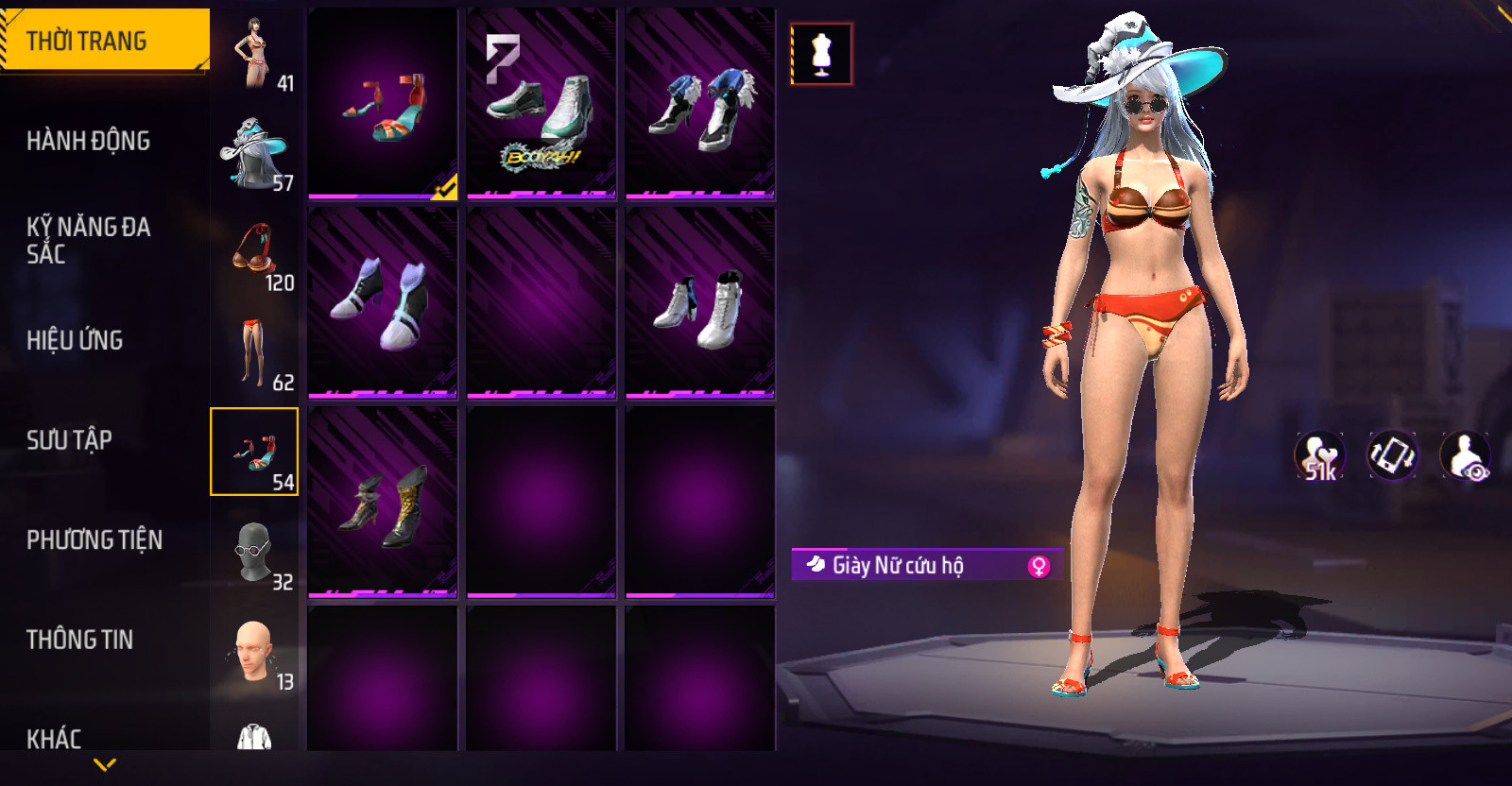Show the THÔNG TIN section

coord(79,640)
